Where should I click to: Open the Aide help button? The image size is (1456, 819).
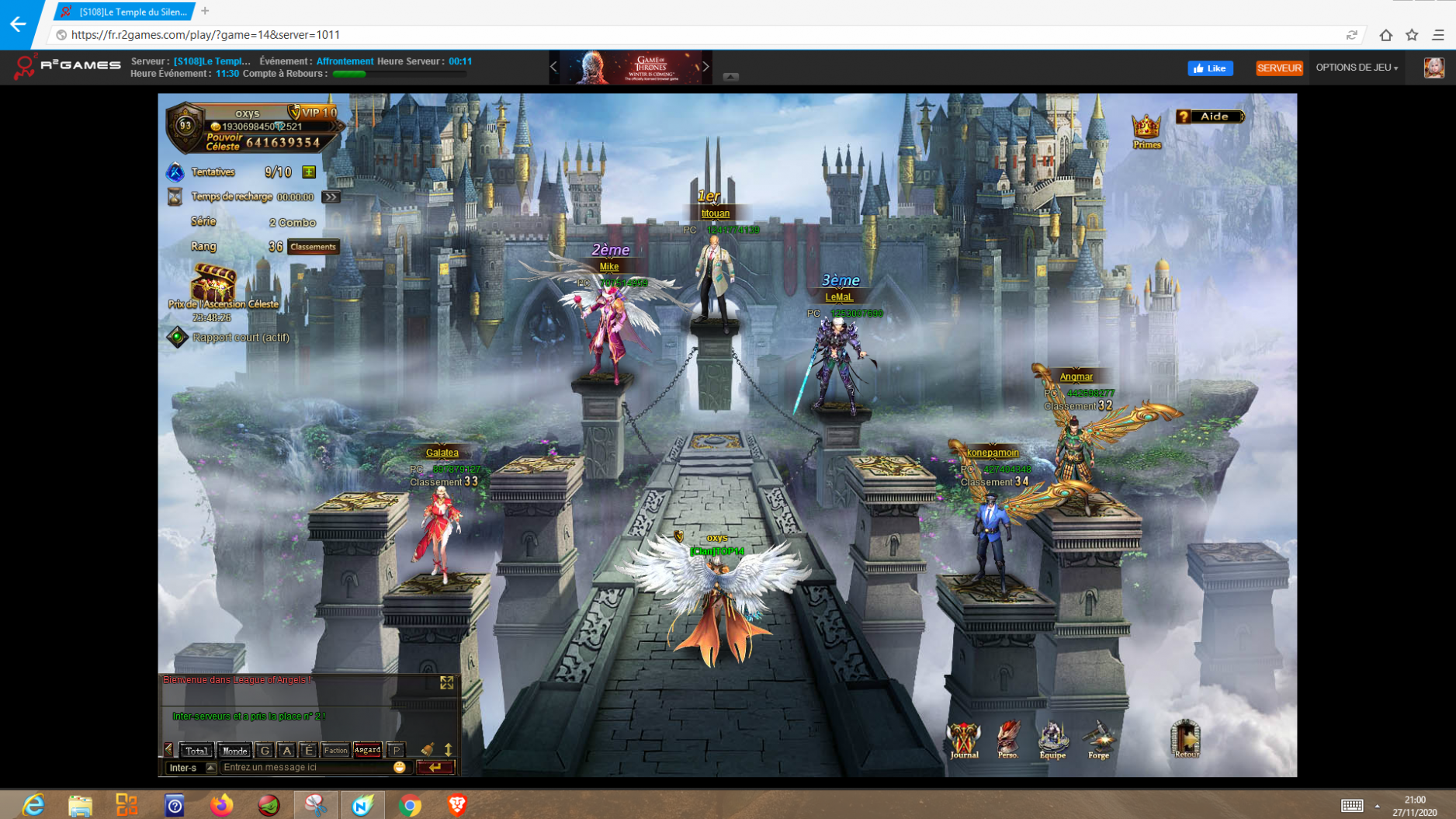tap(1210, 116)
